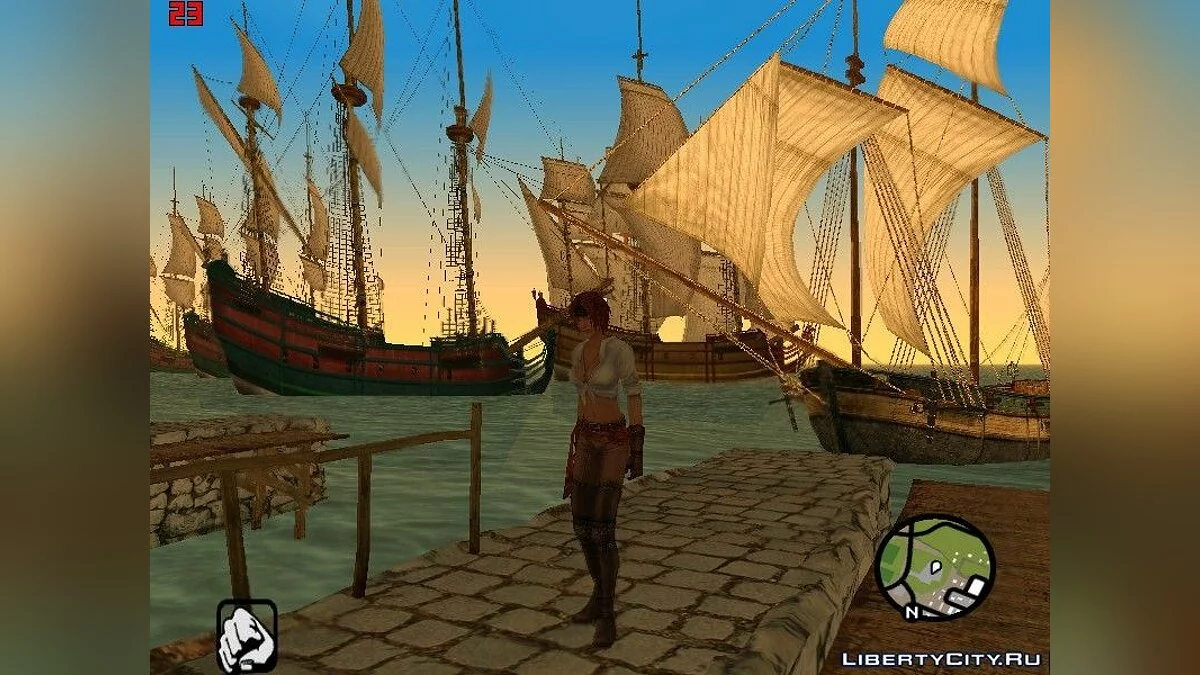The image size is (1200, 675).
Task: Select the fist weapon icon
Action: click(246, 636)
